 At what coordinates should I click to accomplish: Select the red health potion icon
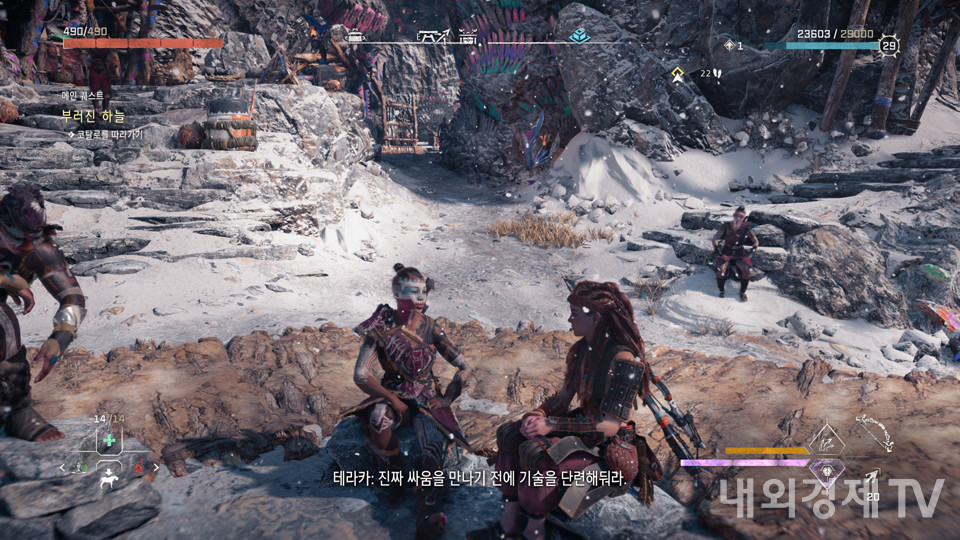140,467
